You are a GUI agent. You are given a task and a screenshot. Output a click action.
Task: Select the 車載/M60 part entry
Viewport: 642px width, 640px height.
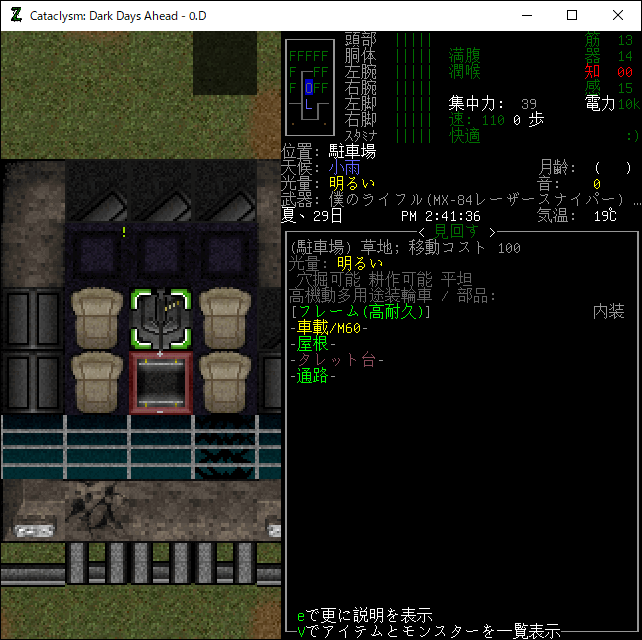pos(331,328)
